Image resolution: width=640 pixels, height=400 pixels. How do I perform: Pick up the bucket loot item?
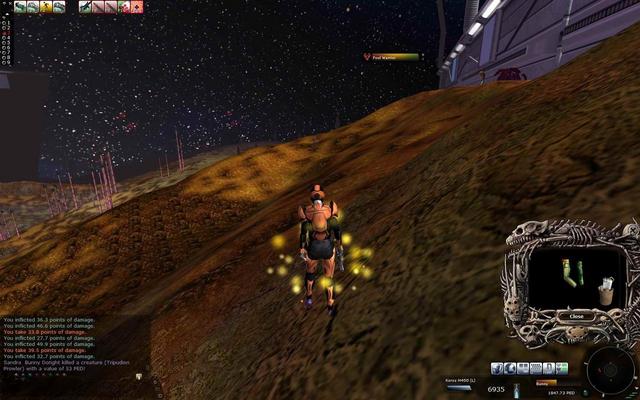click(606, 290)
